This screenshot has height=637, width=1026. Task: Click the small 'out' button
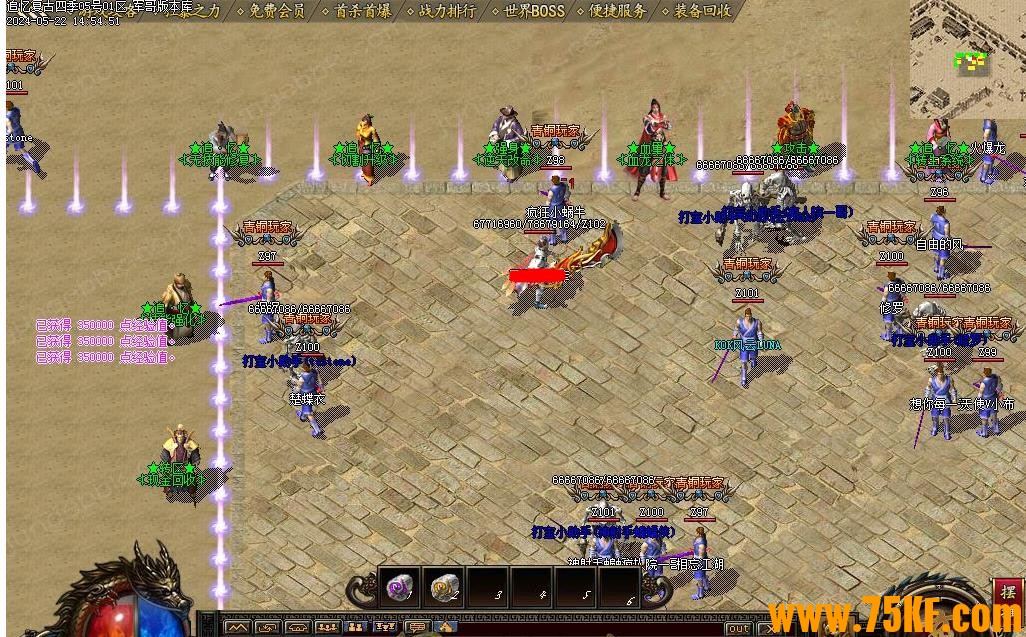(738, 628)
